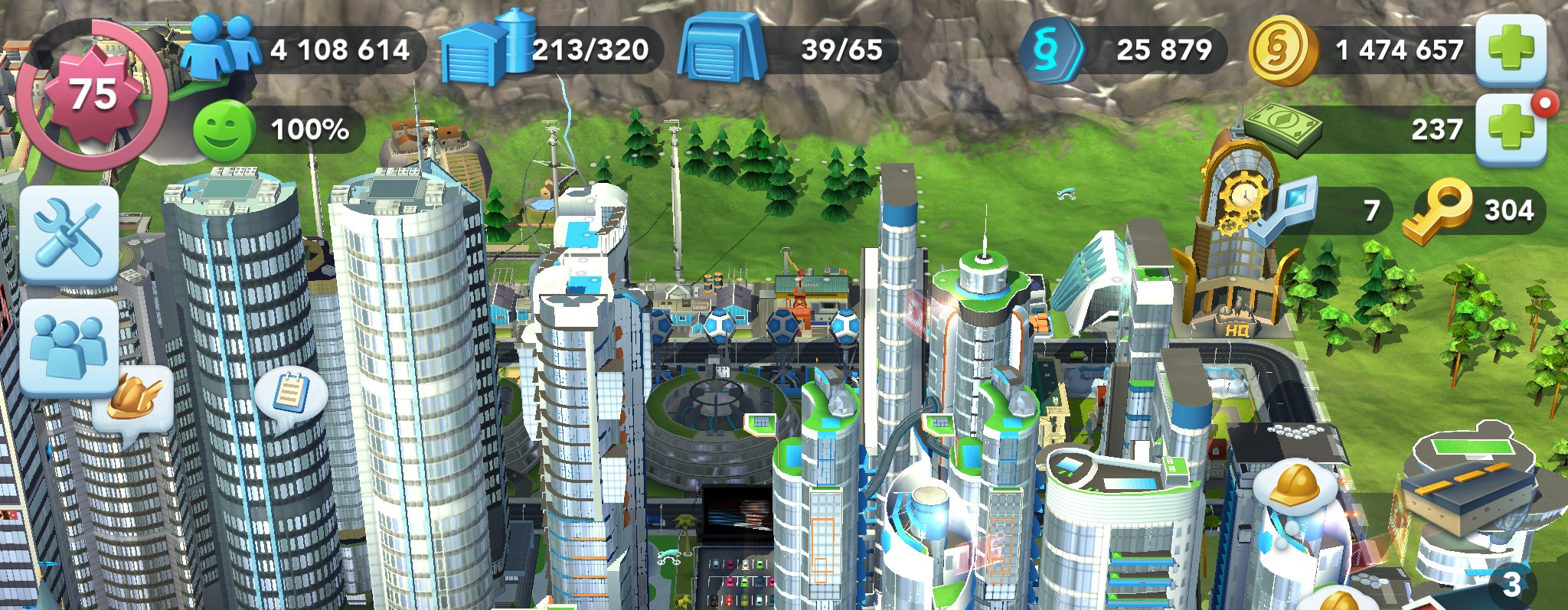The width and height of the screenshot is (1568, 610).
Task: View the population counter icon
Action: 220,47
